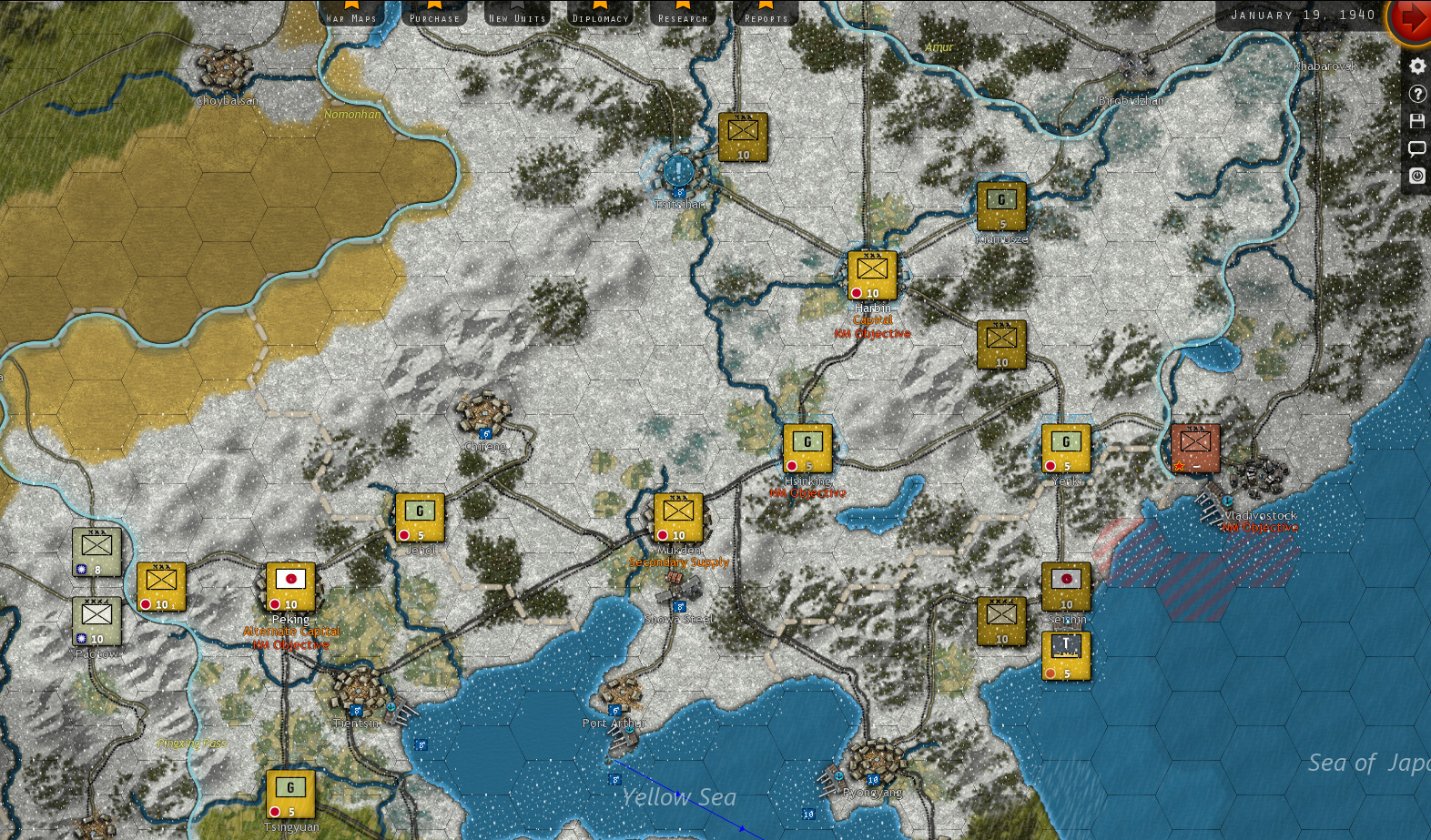1431x840 pixels.
Task: End the turn with the red arrow button
Action: point(1410,18)
